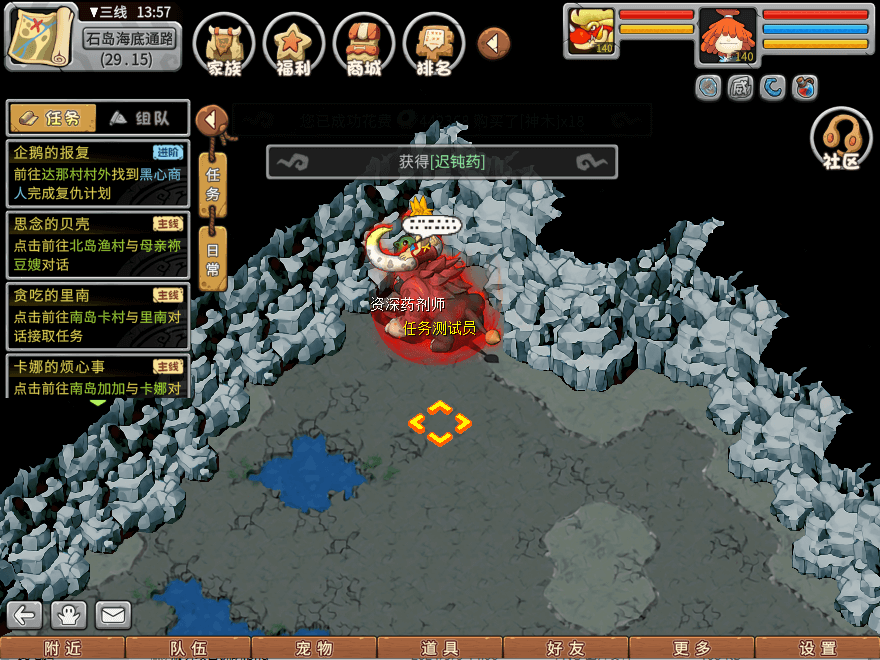Viewport: 880px width, 660px height.
Task: Open the 宠物 (Pet) bottom menu
Action: (314, 648)
